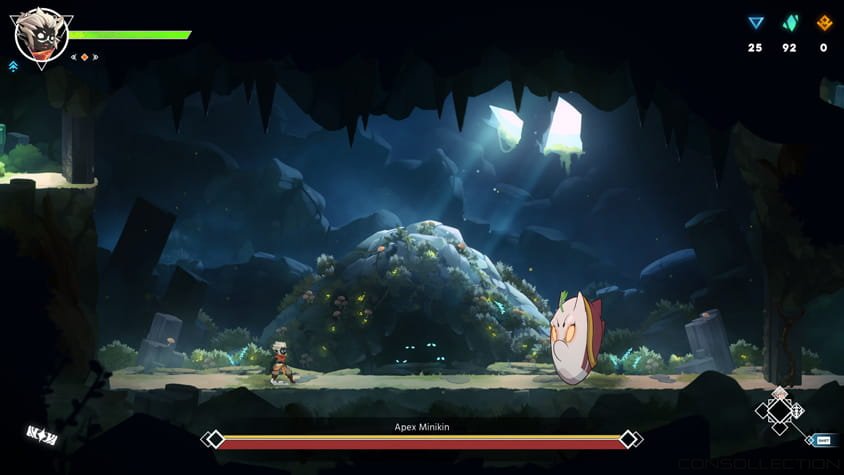844x475 pixels.
Task: Click the orange emblem currency icon
Action: tap(824, 22)
